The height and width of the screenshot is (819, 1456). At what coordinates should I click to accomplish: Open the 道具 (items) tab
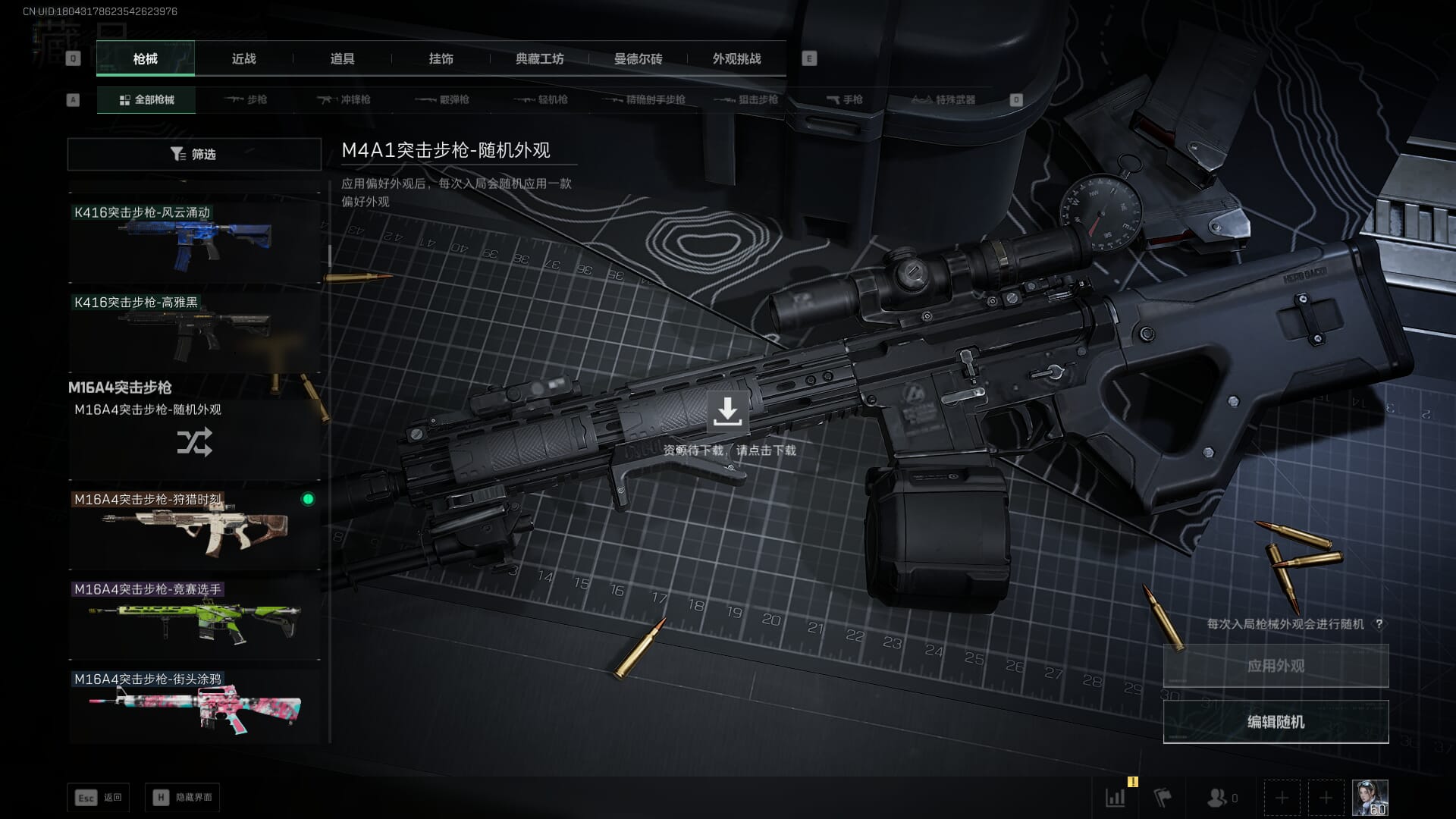point(342,58)
